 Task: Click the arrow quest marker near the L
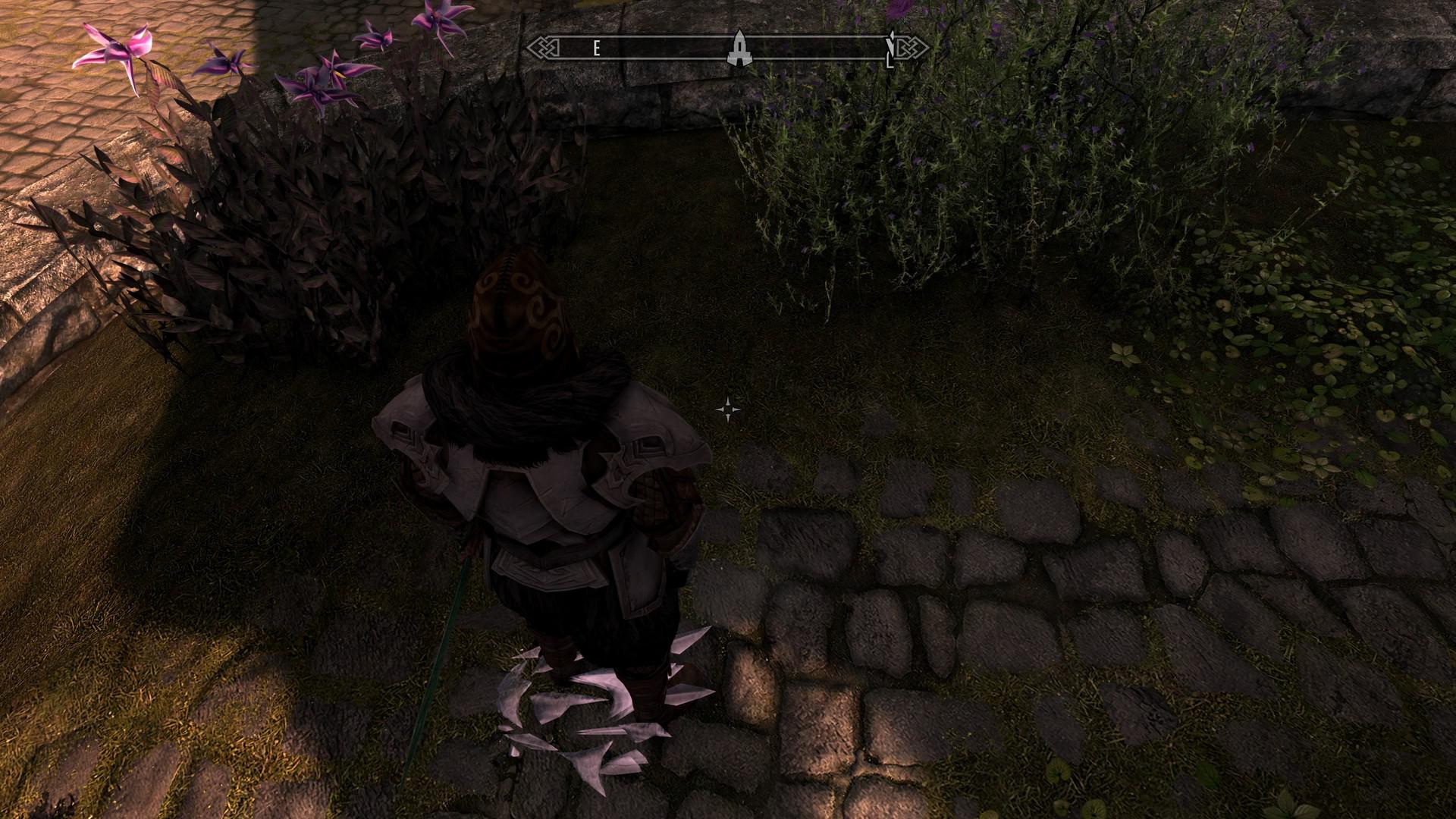(892, 42)
